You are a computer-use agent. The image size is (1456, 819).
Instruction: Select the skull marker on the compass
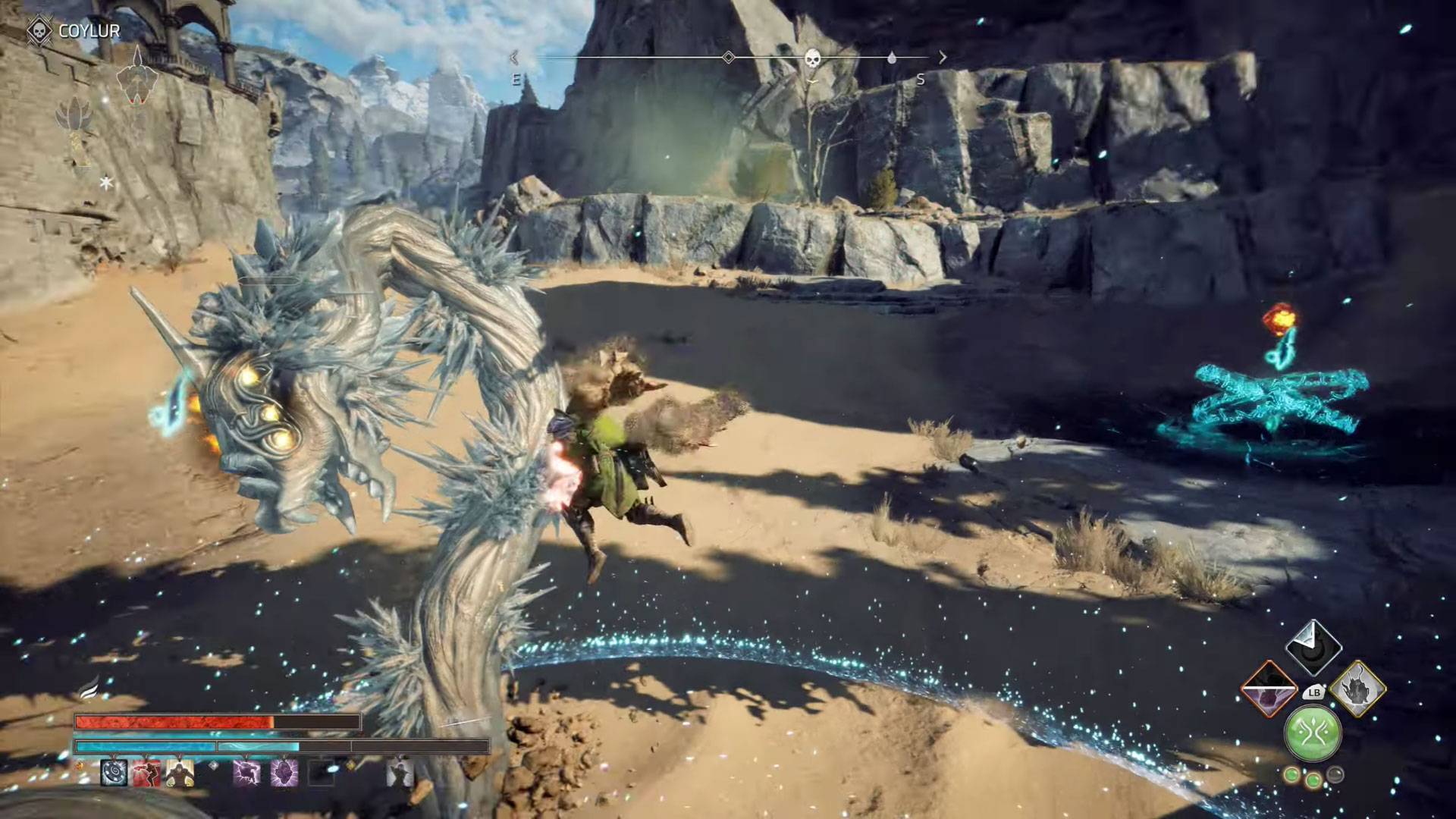pos(812,58)
